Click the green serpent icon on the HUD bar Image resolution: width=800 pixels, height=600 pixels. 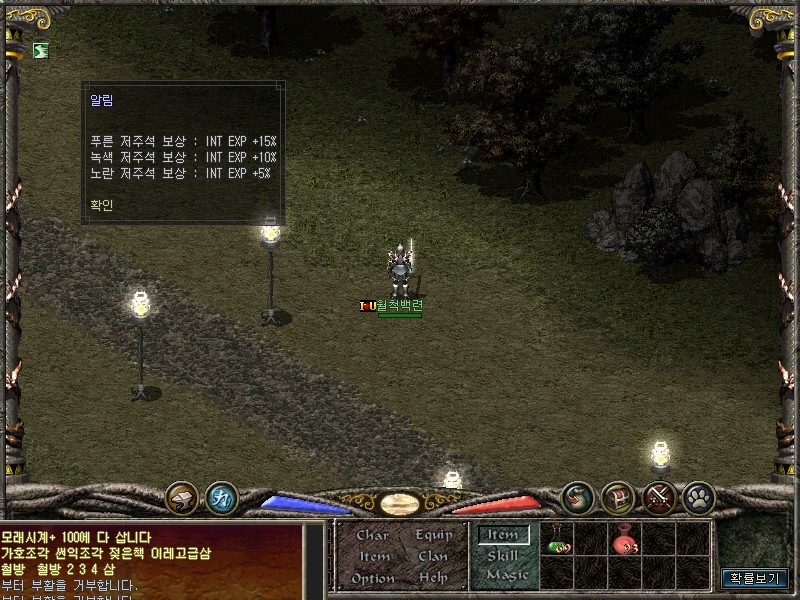(578, 496)
